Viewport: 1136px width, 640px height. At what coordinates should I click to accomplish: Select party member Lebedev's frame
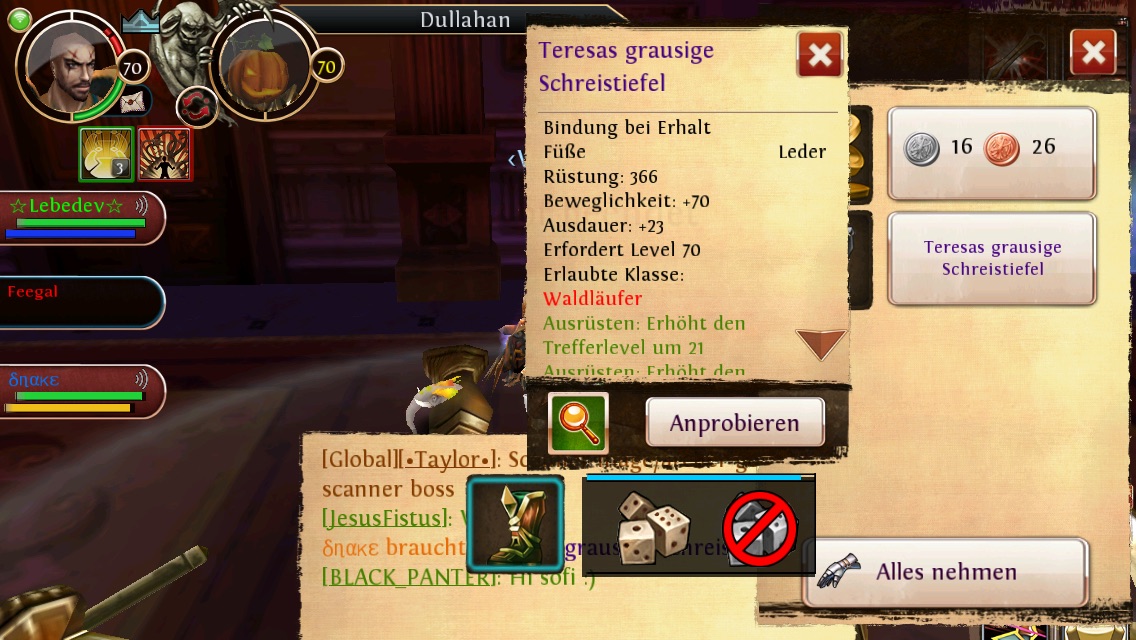[x=80, y=217]
